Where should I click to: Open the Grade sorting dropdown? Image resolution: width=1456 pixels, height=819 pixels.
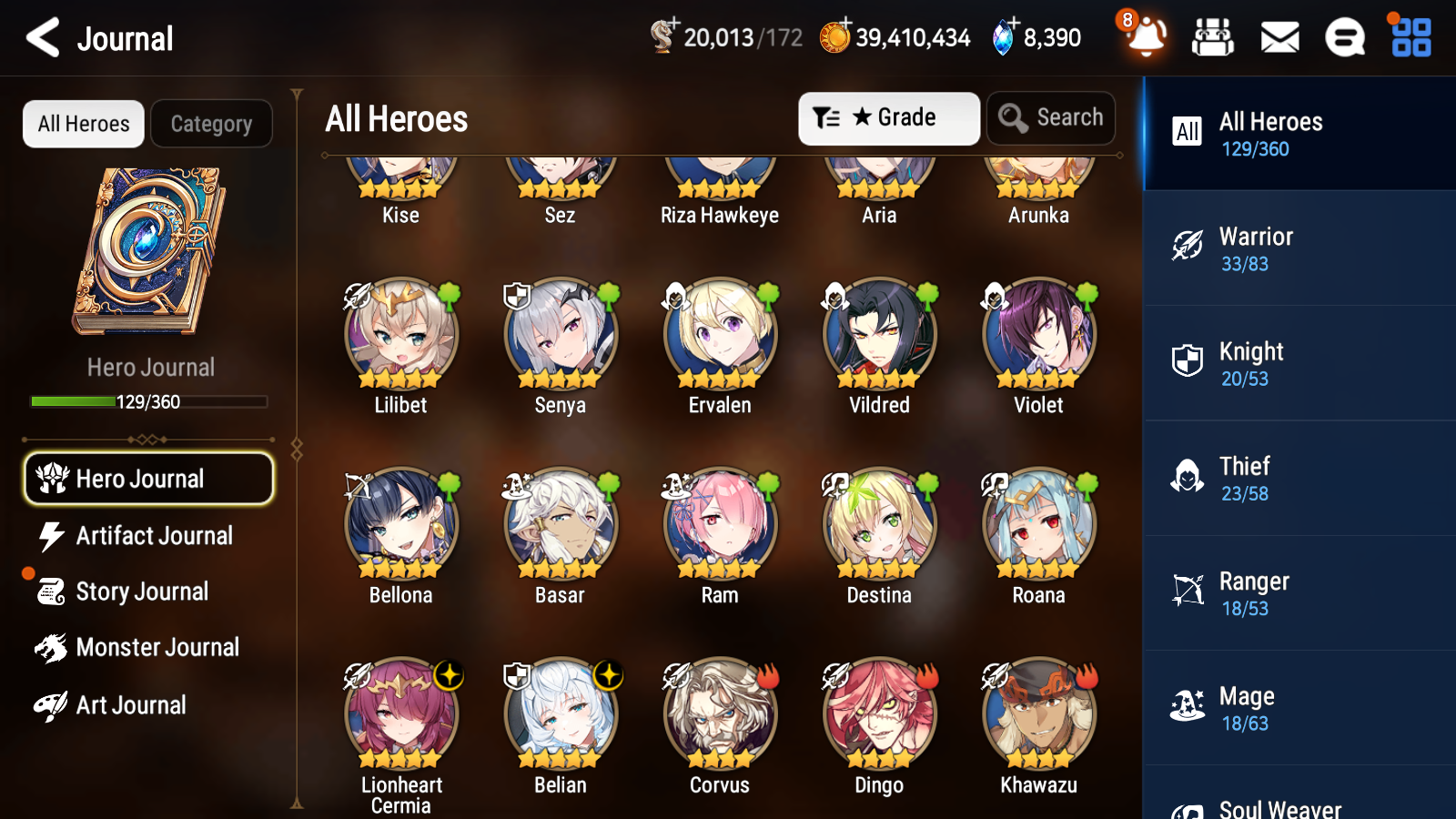(x=888, y=117)
